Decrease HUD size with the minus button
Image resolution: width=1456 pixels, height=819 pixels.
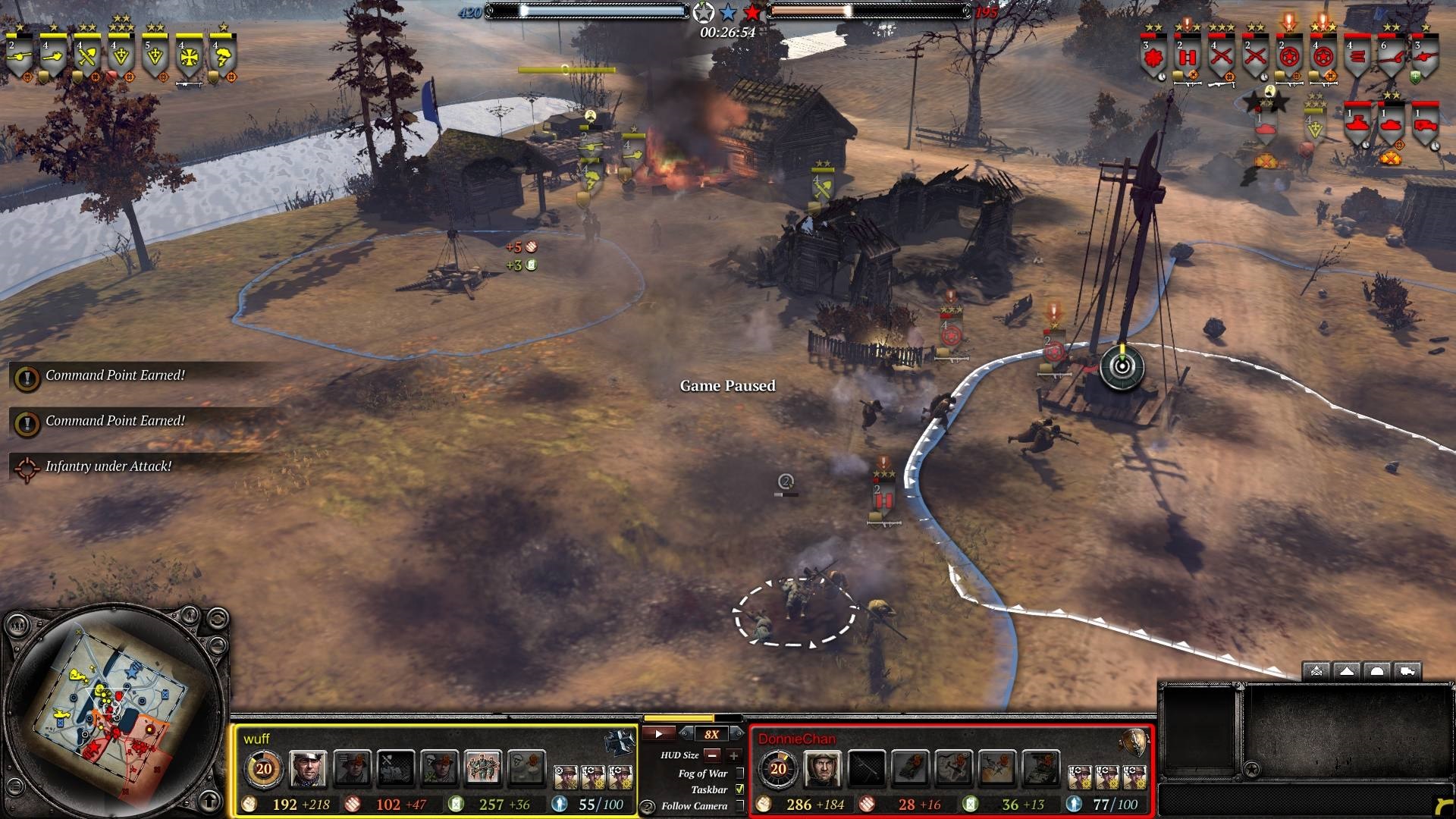[712, 755]
